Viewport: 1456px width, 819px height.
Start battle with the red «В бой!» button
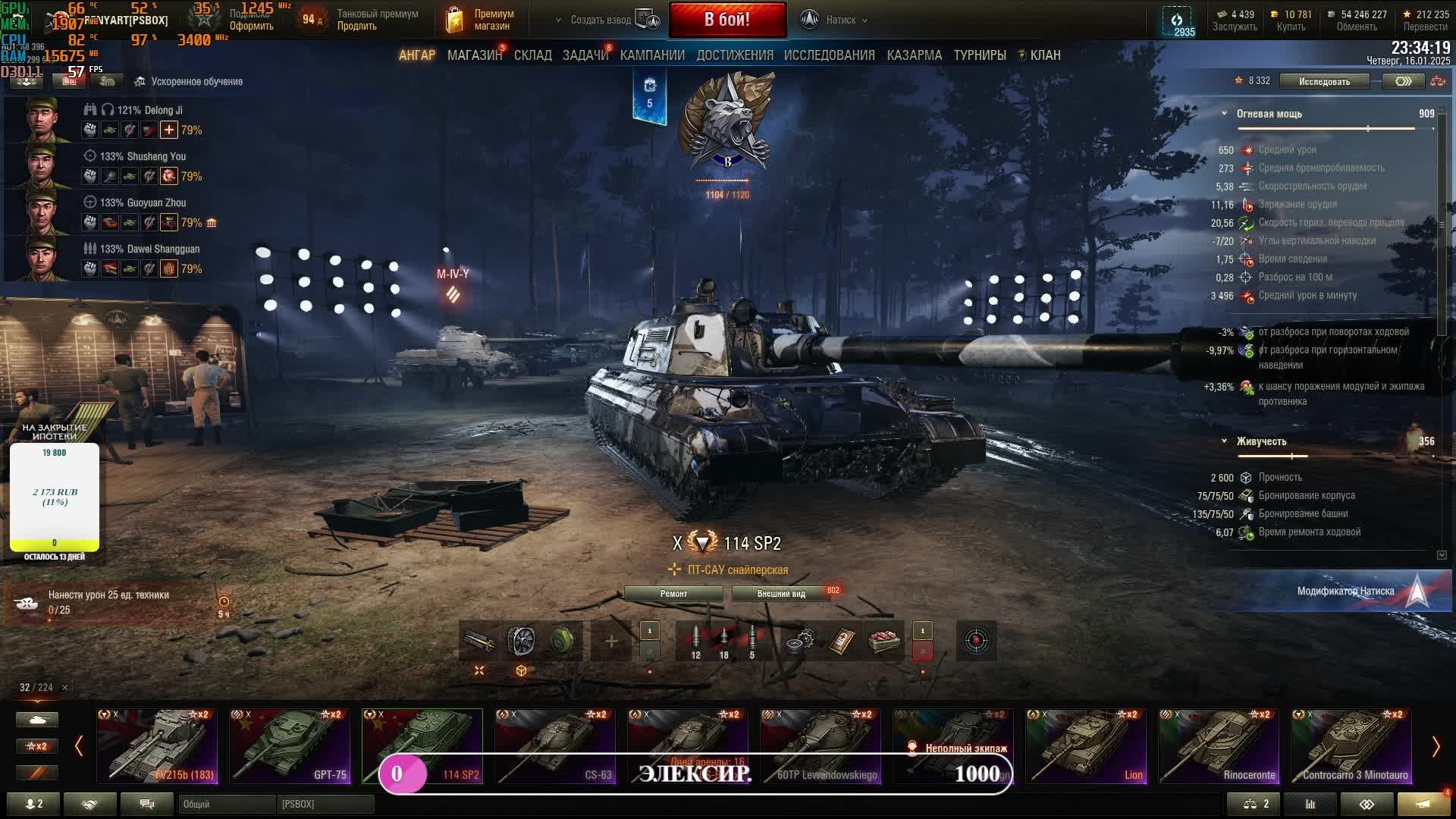click(727, 20)
